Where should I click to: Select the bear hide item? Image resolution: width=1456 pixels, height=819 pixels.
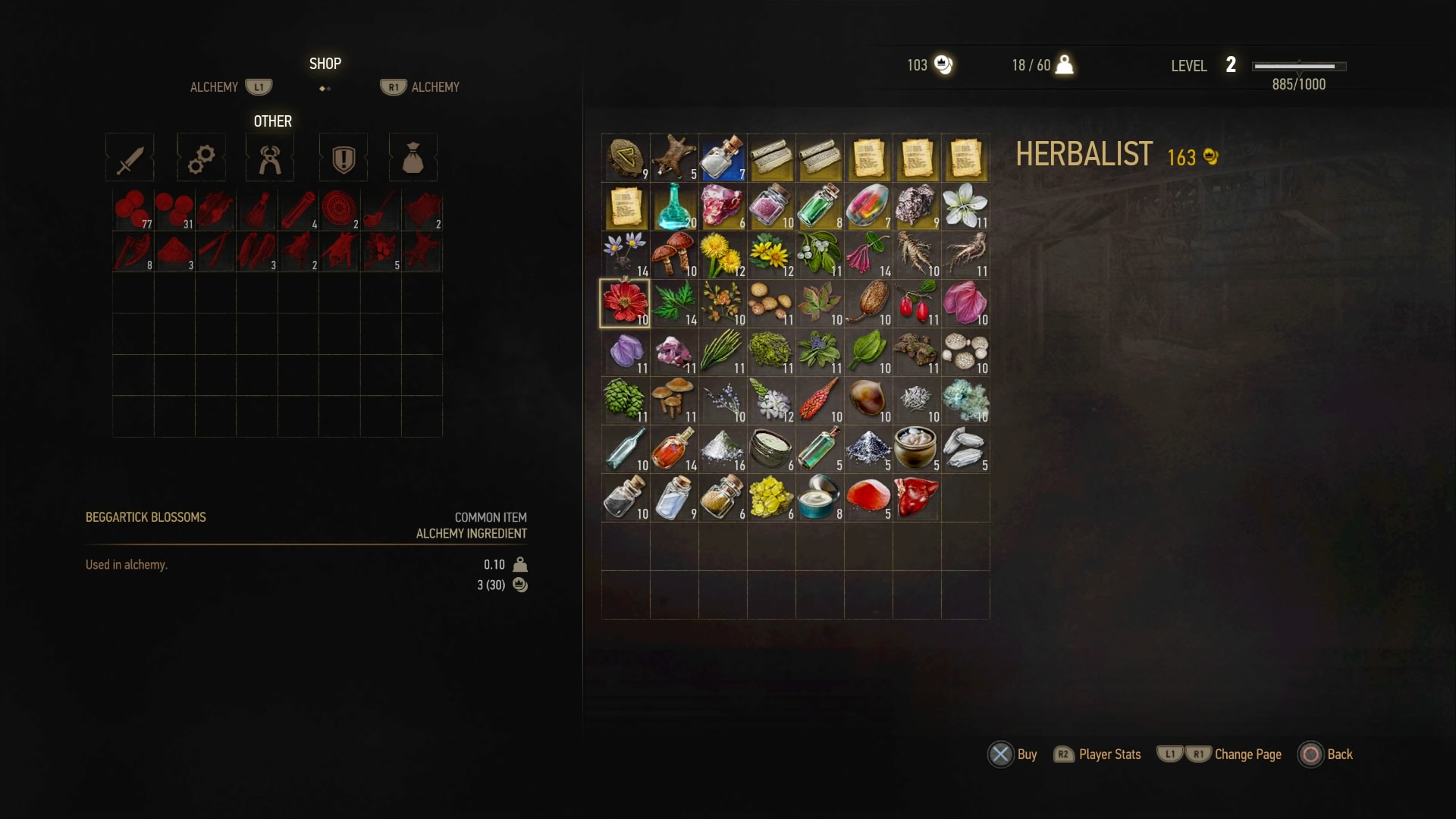coord(674,158)
